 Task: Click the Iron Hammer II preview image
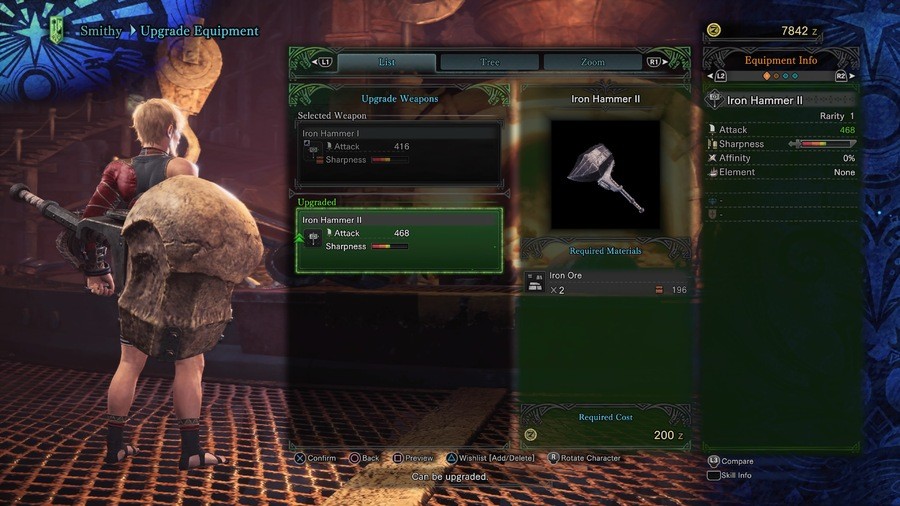[x=605, y=175]
